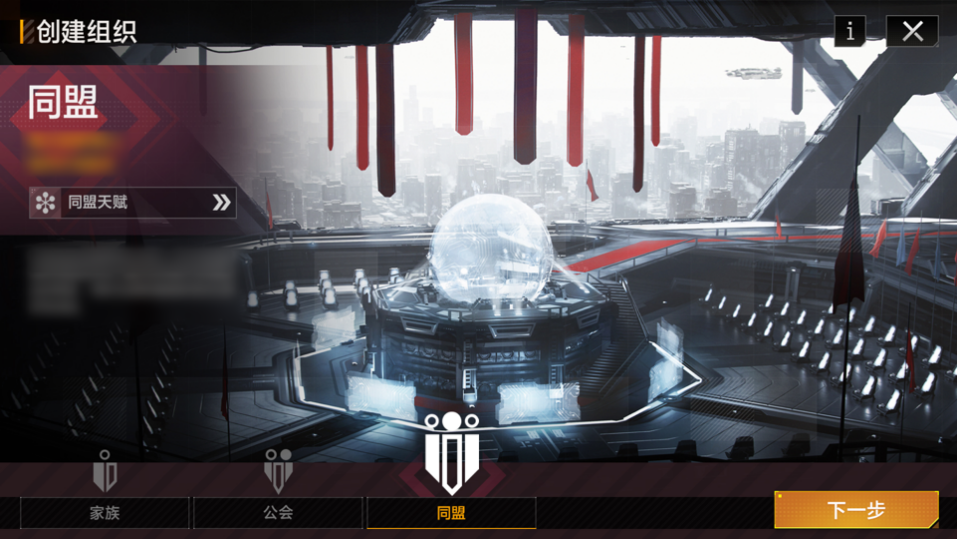This screenshot has height=539, width=957.
Task: Select the 公会 organization tab
Action: (278, 513)
